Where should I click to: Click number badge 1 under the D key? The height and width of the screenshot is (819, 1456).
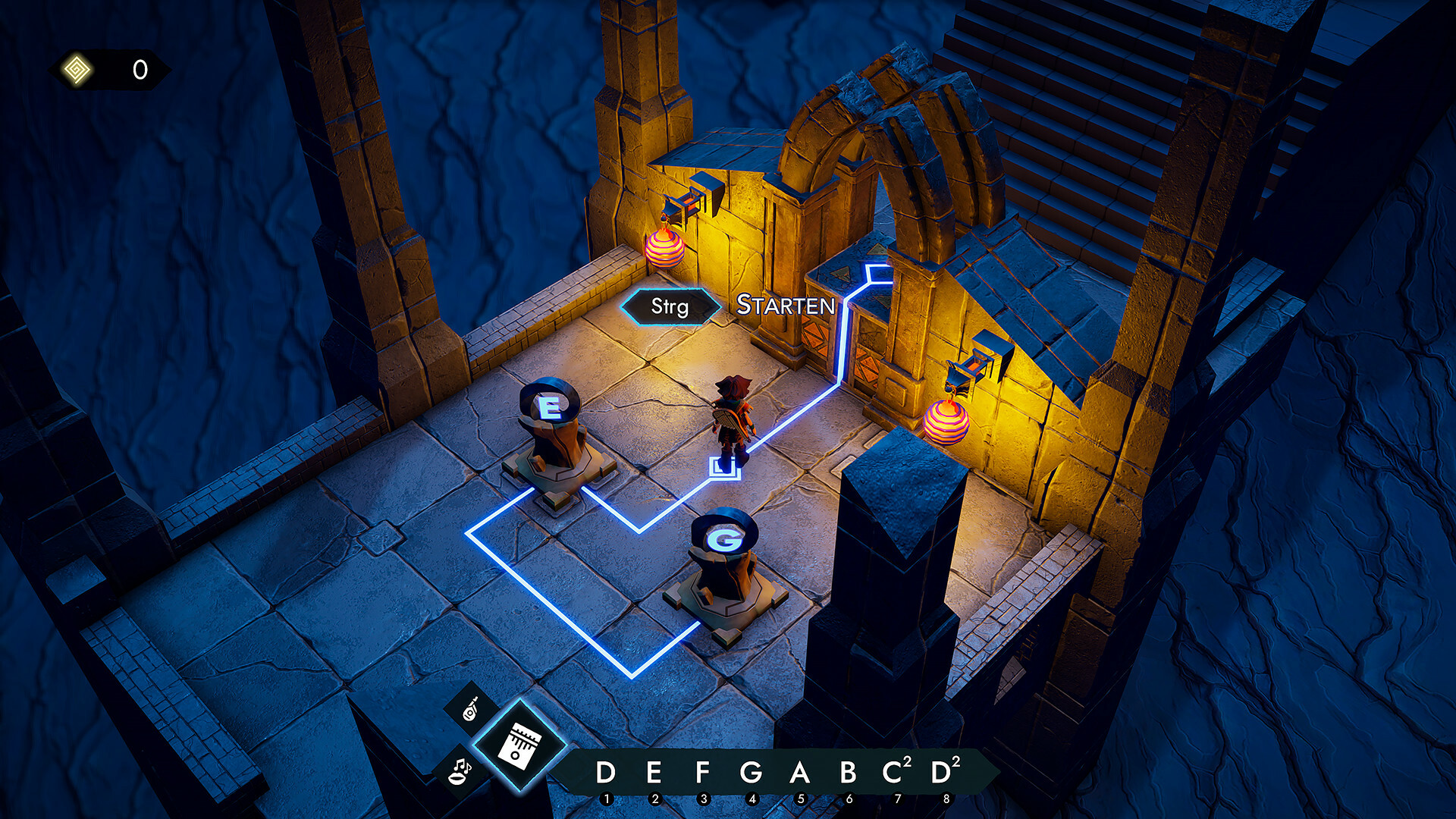click(607, 797)
